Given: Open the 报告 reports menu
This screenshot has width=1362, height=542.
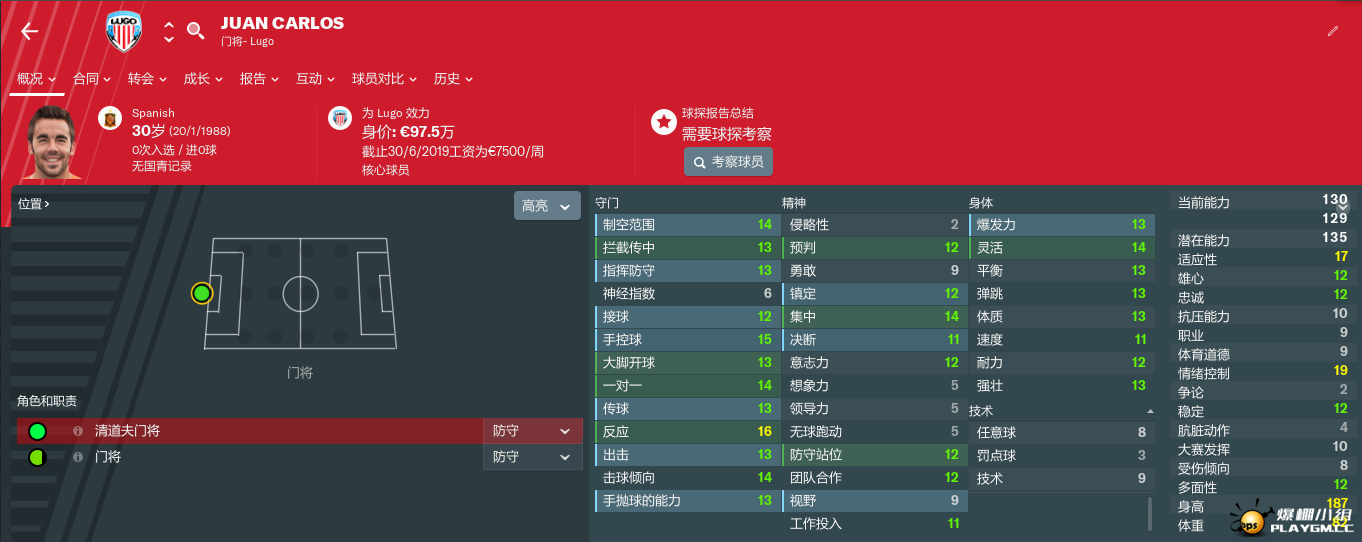Looking at the screenshot, I should coord(259,79).
